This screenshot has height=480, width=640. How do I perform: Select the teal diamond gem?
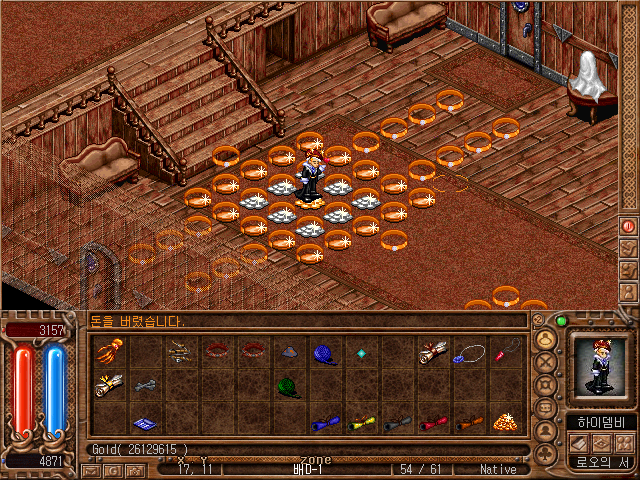[361, 352]
